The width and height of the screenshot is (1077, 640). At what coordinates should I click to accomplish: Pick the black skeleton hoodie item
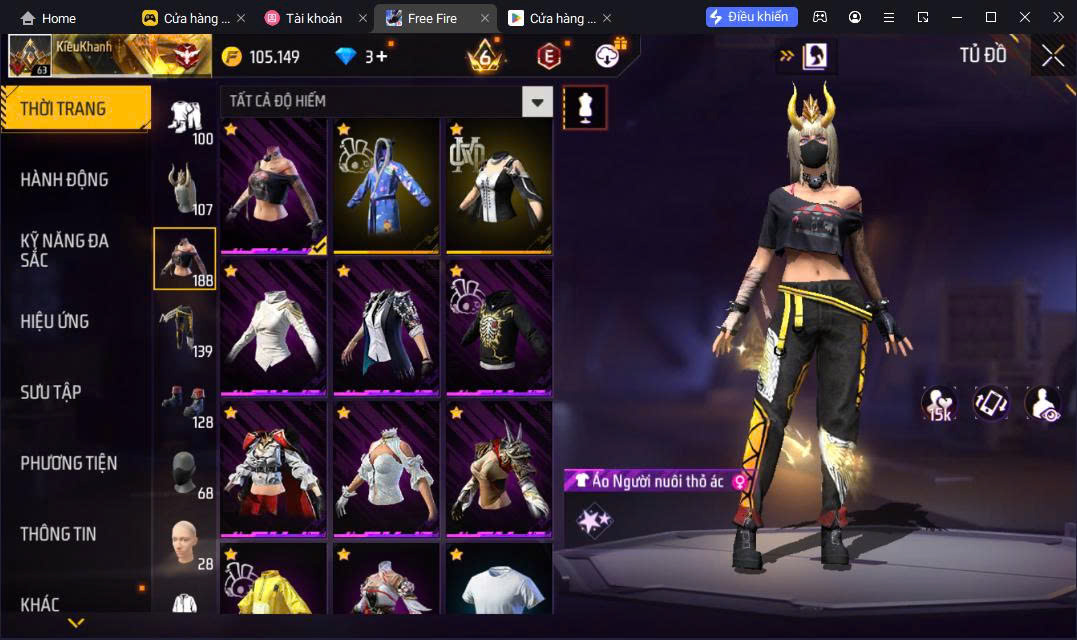click(x=499, y=327)
